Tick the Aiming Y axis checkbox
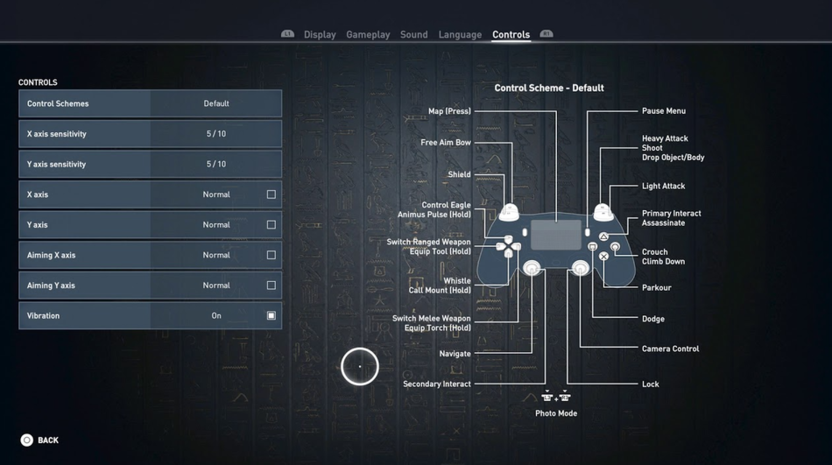This screenshot has height=465, width=832. (x=271, y=285)
